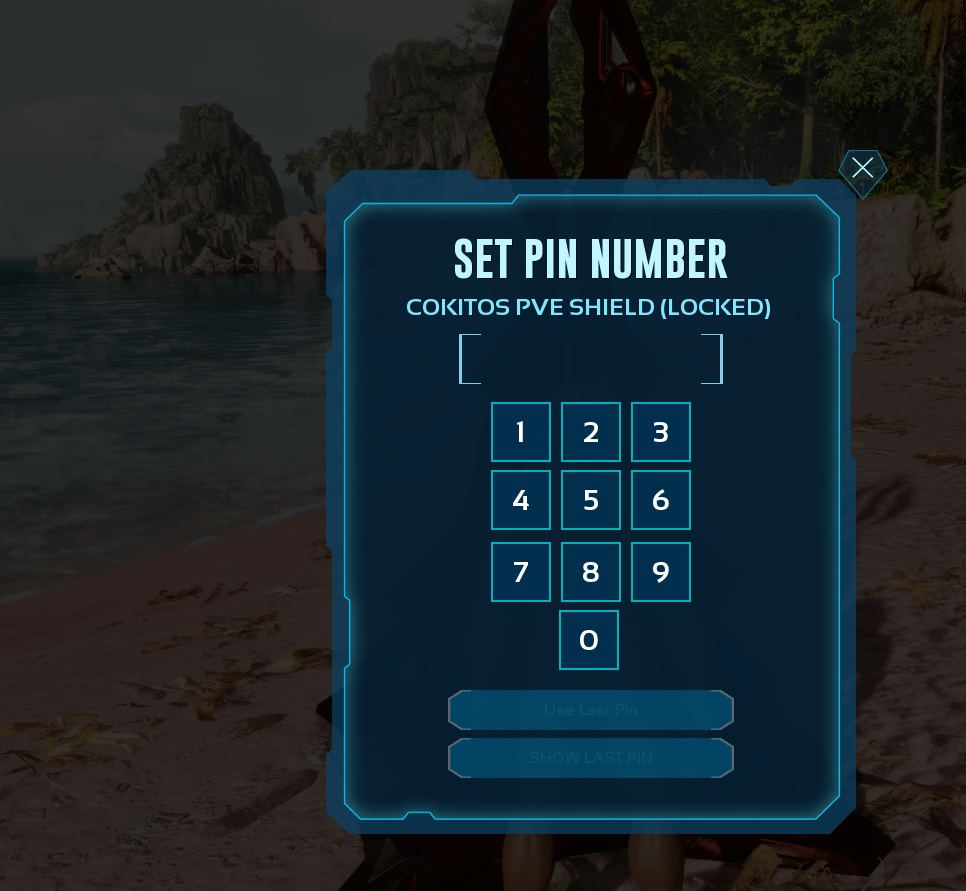Choose the number 5 key
966x891 pixels.
591,500
